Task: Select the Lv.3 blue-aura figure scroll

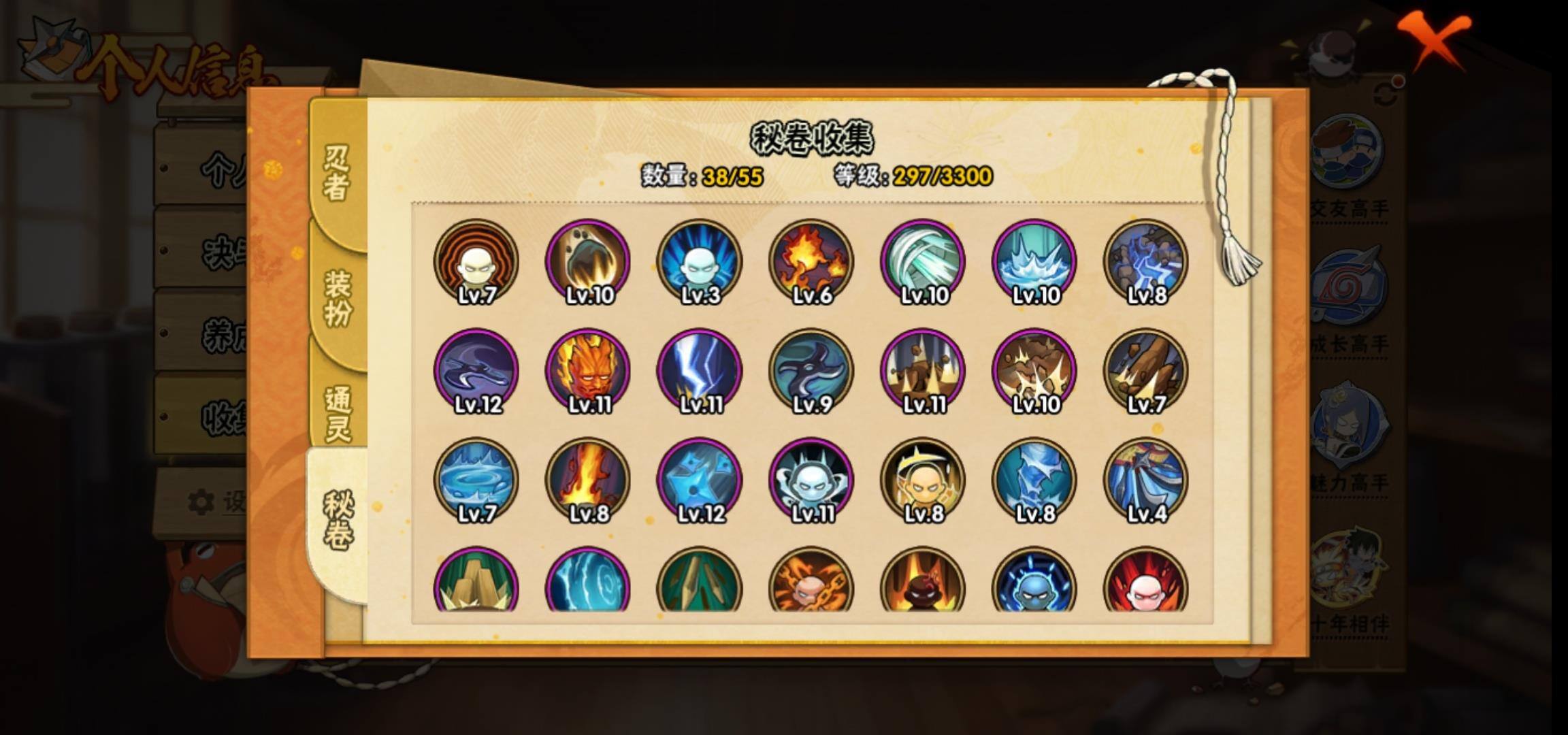Action: (x=700, y=261)
